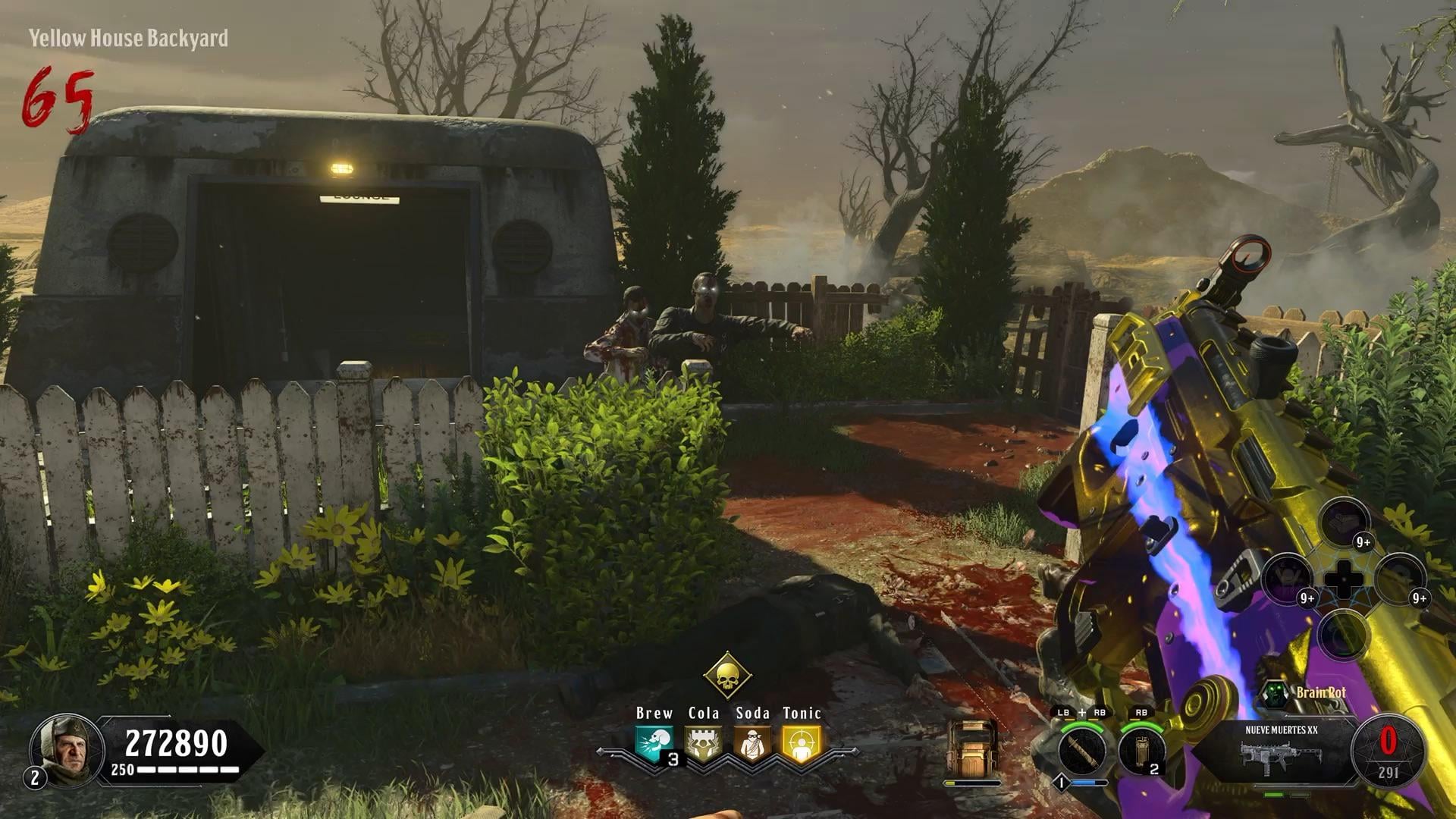Select the Soda perk icon

click(x=752, y=745)
